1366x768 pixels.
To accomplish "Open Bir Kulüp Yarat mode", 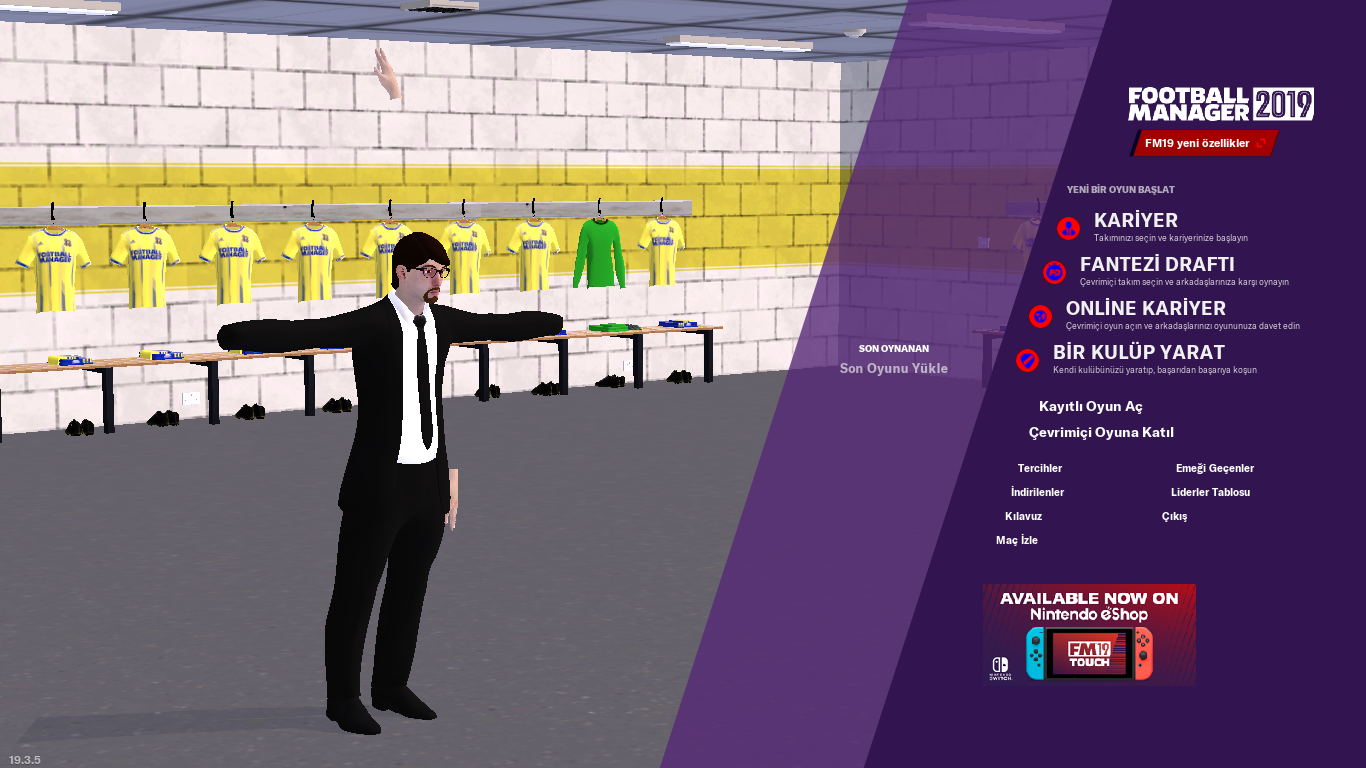I will (1138, 353).
